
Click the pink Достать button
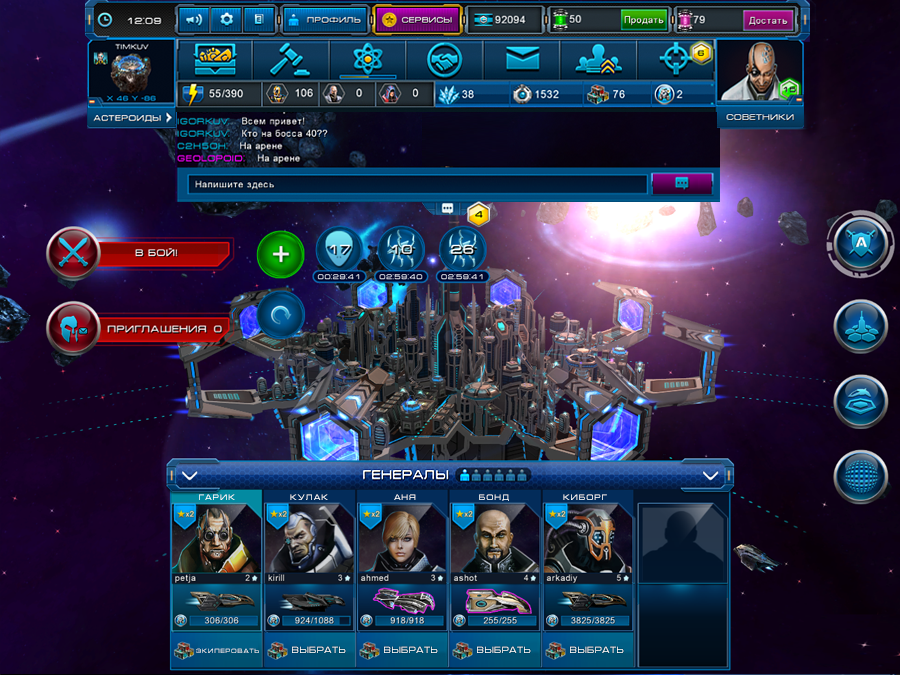coord(768,19)
